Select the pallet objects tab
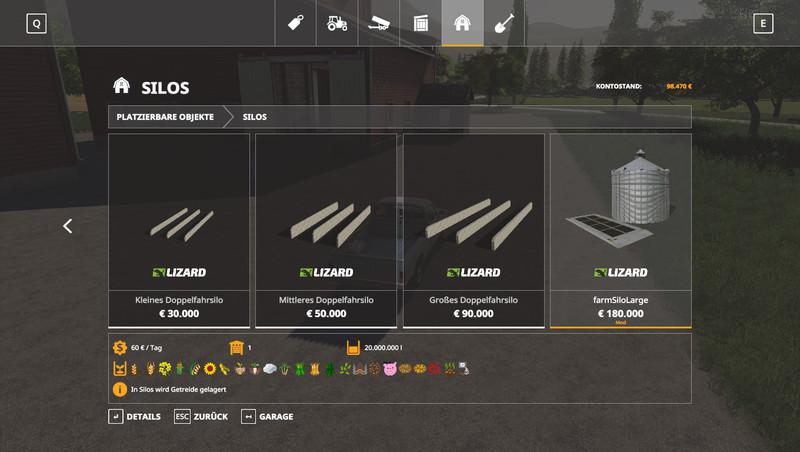Screen dimensions: 800x452 point(421,22)
